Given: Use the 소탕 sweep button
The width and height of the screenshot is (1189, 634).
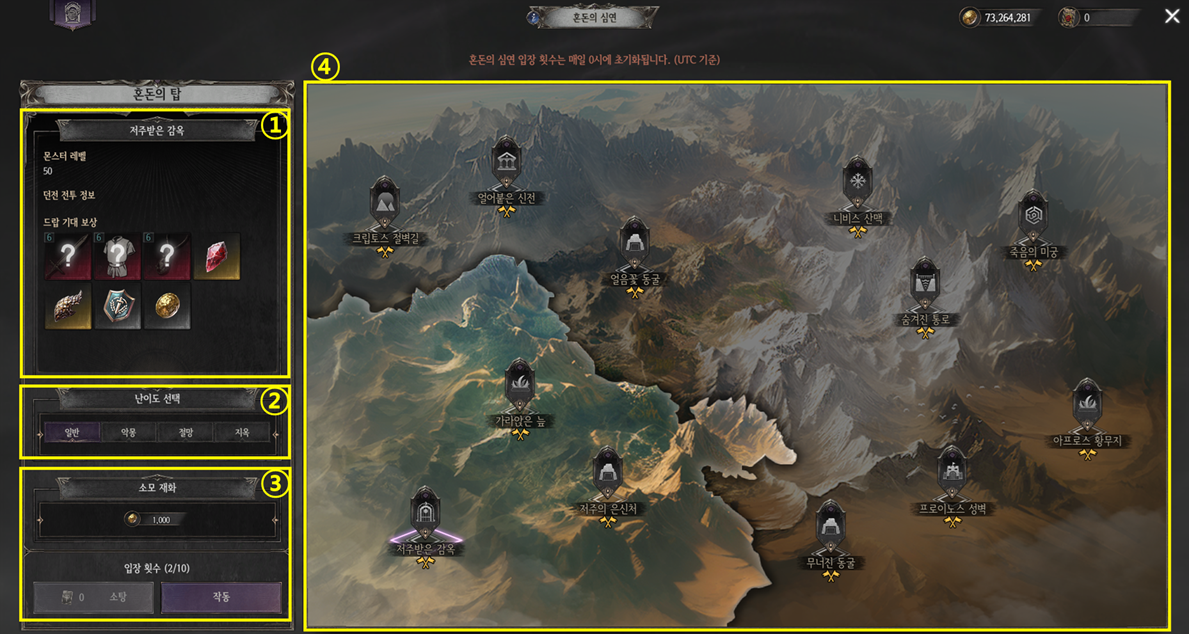Looking at the screenshot, I should (x=94, y=597).
